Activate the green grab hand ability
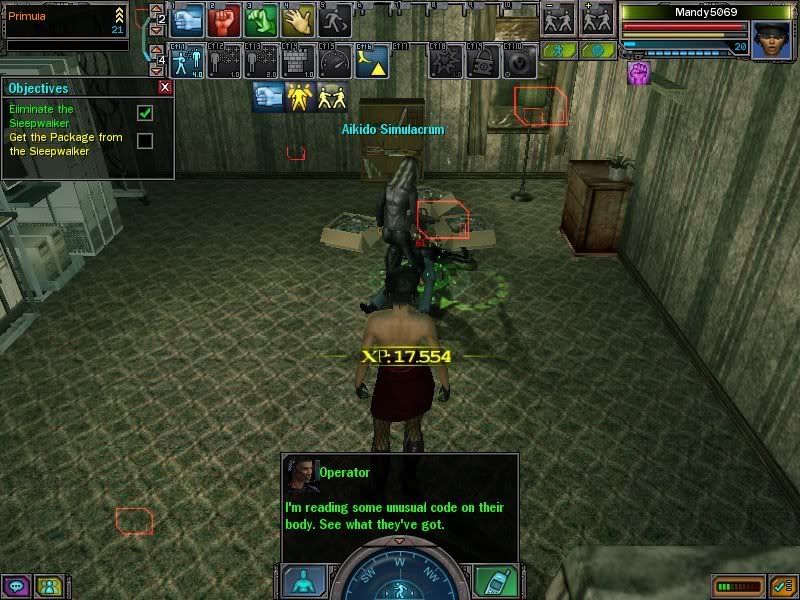This screenshot has width=800, height=600. (x=260, y=19)
